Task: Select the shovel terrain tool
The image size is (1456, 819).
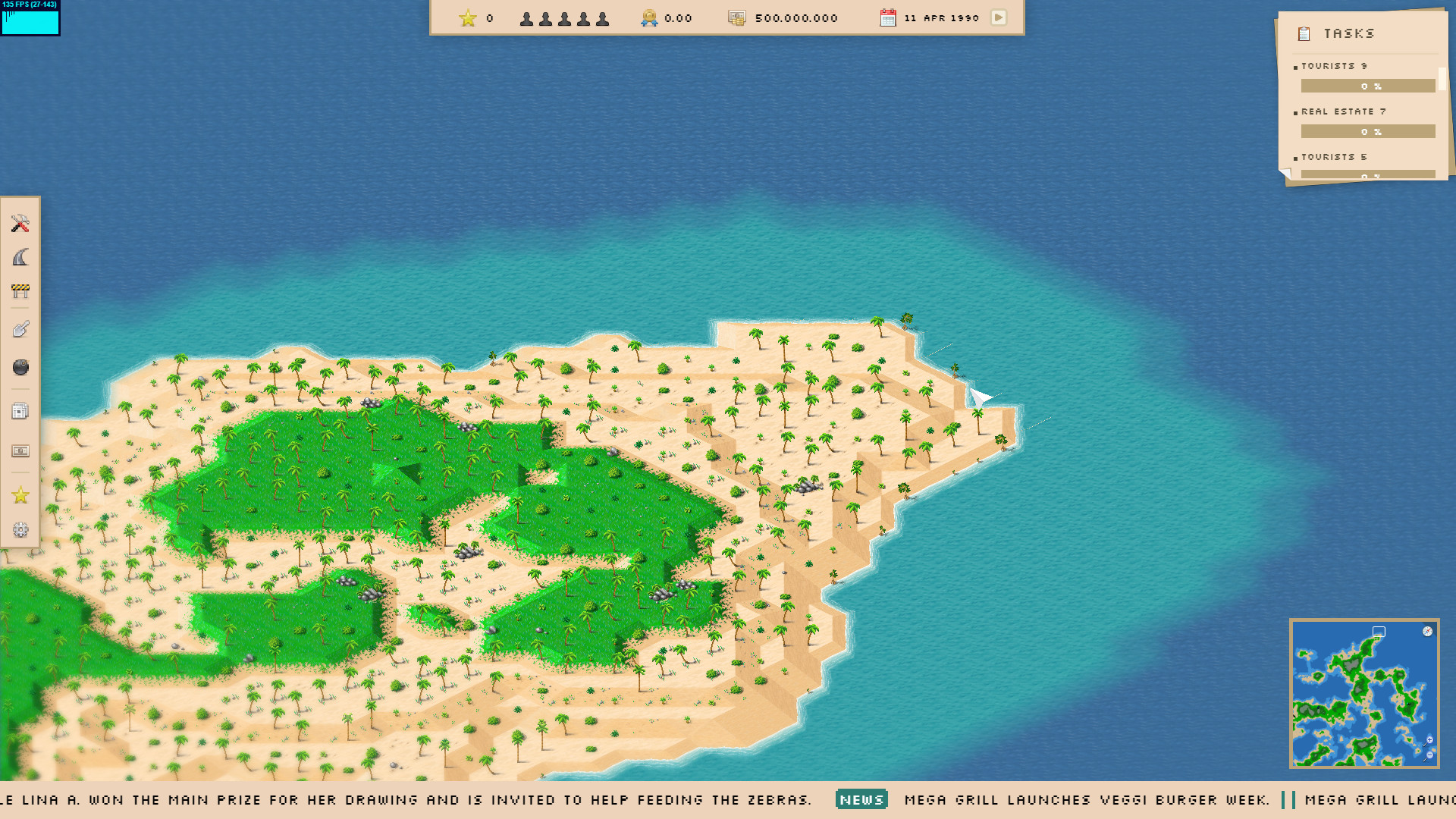Action: [x=20, y=328]
